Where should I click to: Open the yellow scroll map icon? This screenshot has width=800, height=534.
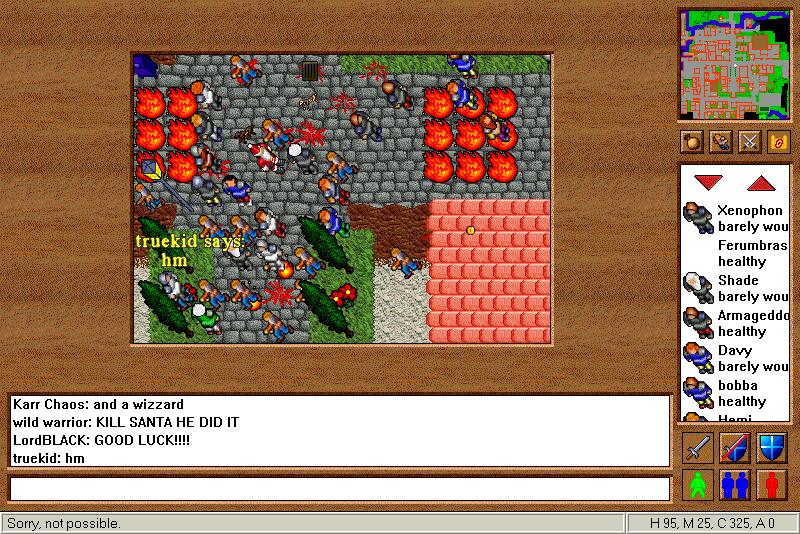pos(776,142)
